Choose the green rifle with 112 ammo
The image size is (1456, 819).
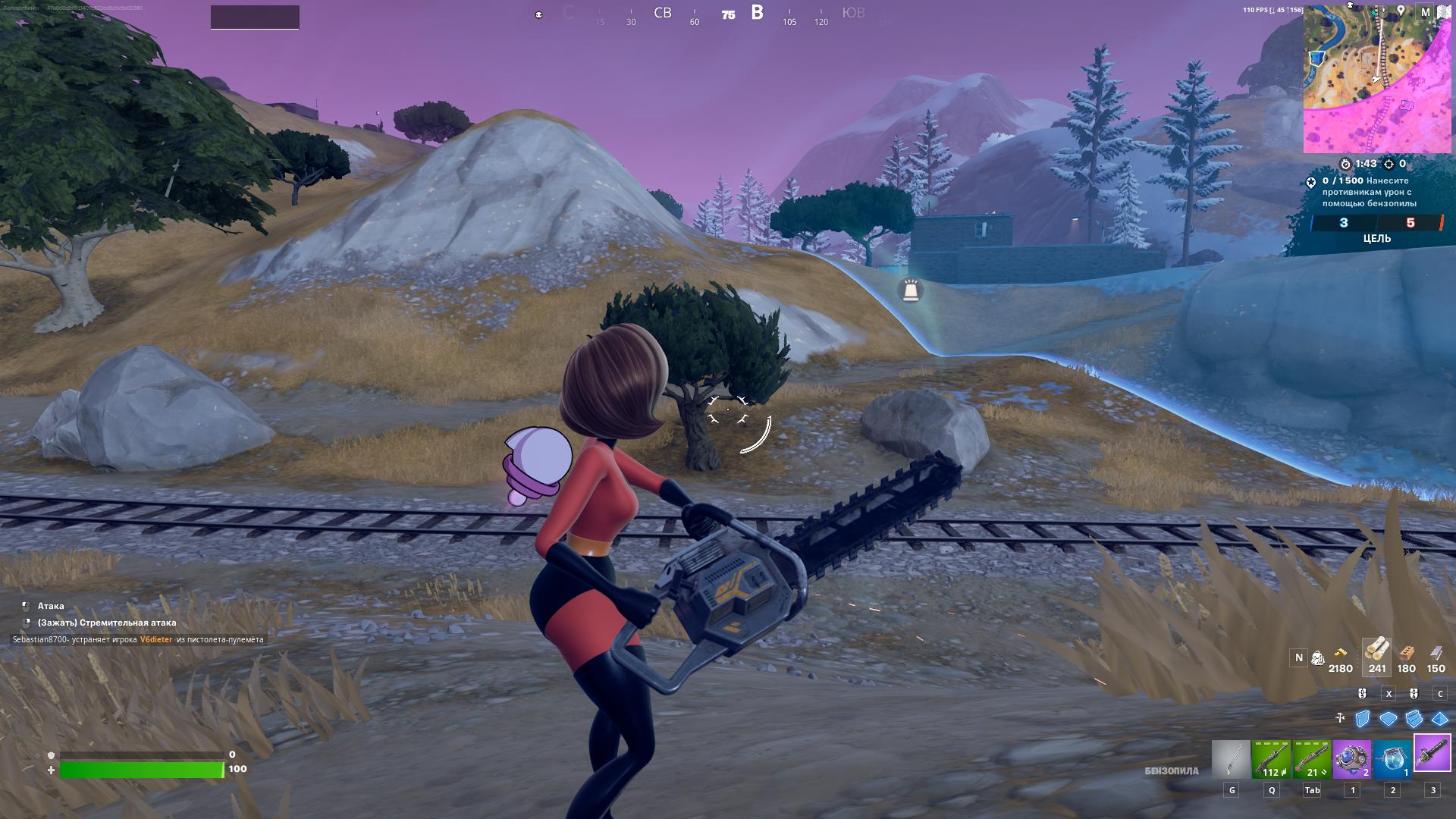pyautogui.click(x=1271, y=759)
